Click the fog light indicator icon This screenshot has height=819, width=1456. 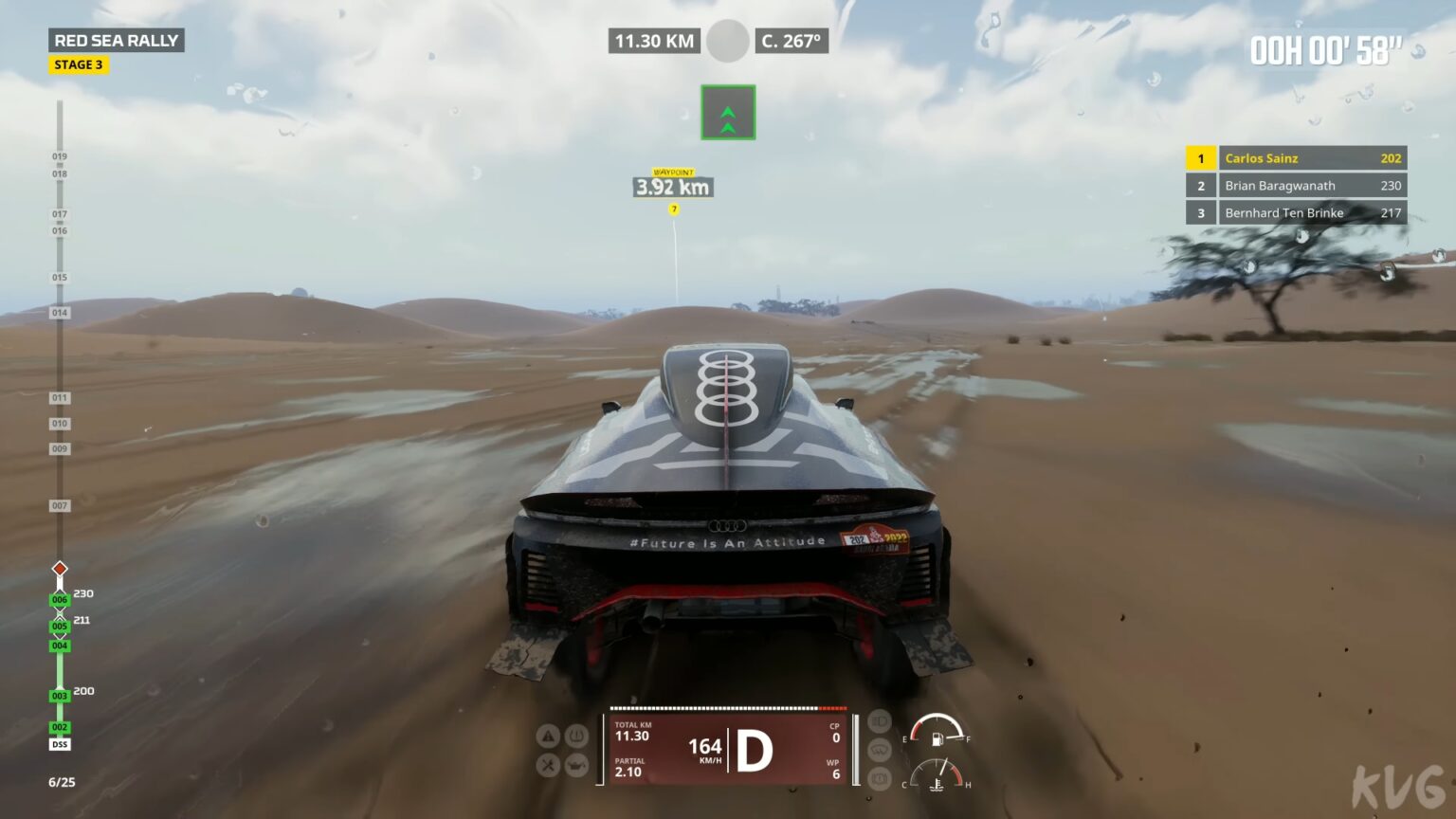coord(877,778)
